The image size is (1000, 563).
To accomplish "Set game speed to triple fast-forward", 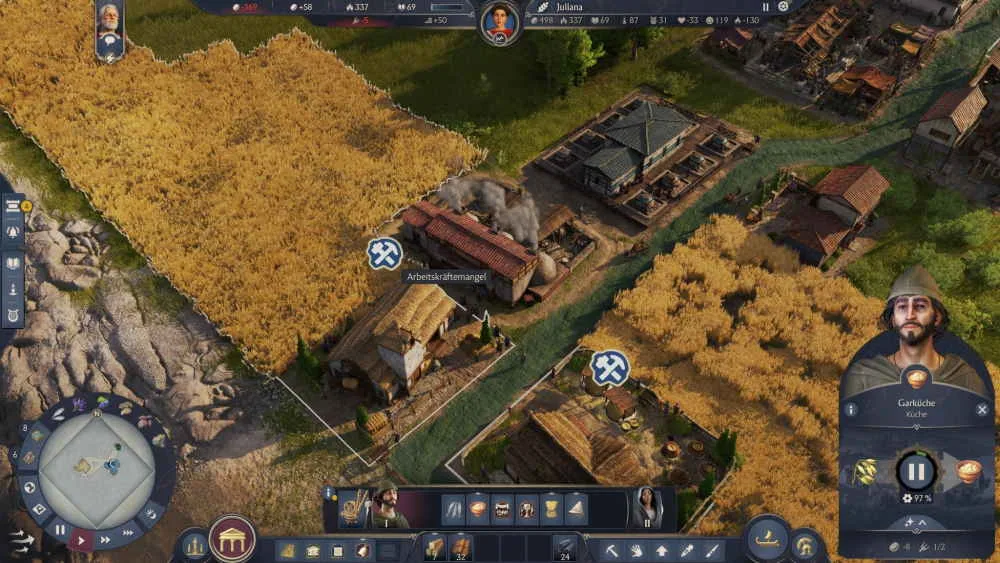I will (x=128, y=533).
